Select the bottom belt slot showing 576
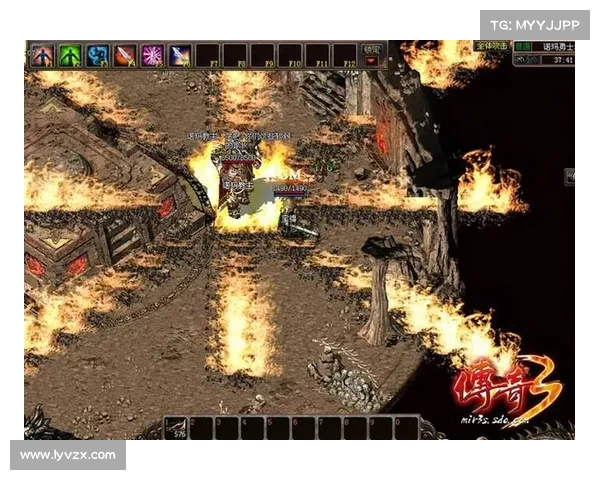This screenshot has height=480, width=600. click(x=180, y=427)
